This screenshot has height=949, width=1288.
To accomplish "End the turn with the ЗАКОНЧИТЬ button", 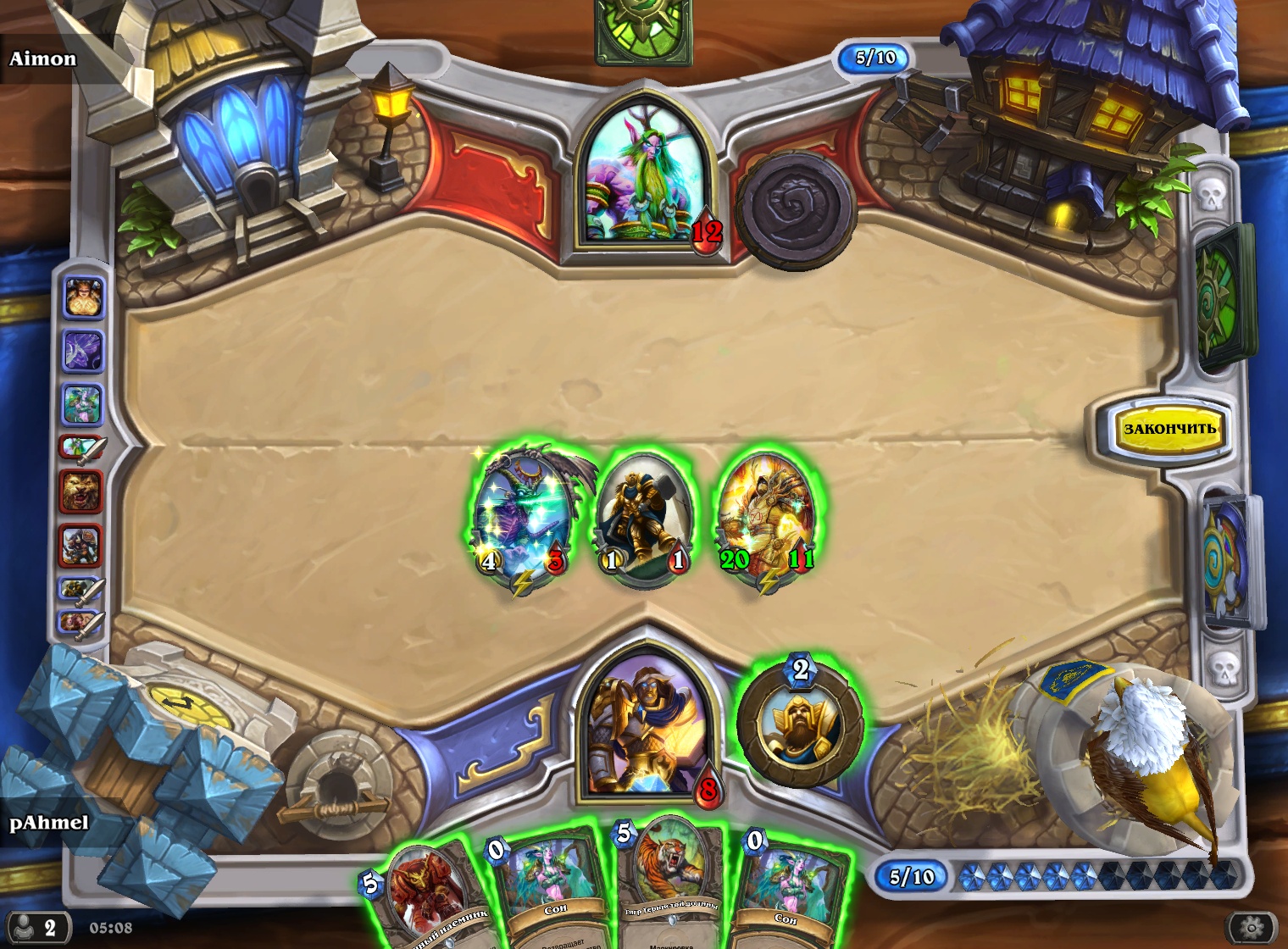I will pyautogui.click(x=1169, y=429).
